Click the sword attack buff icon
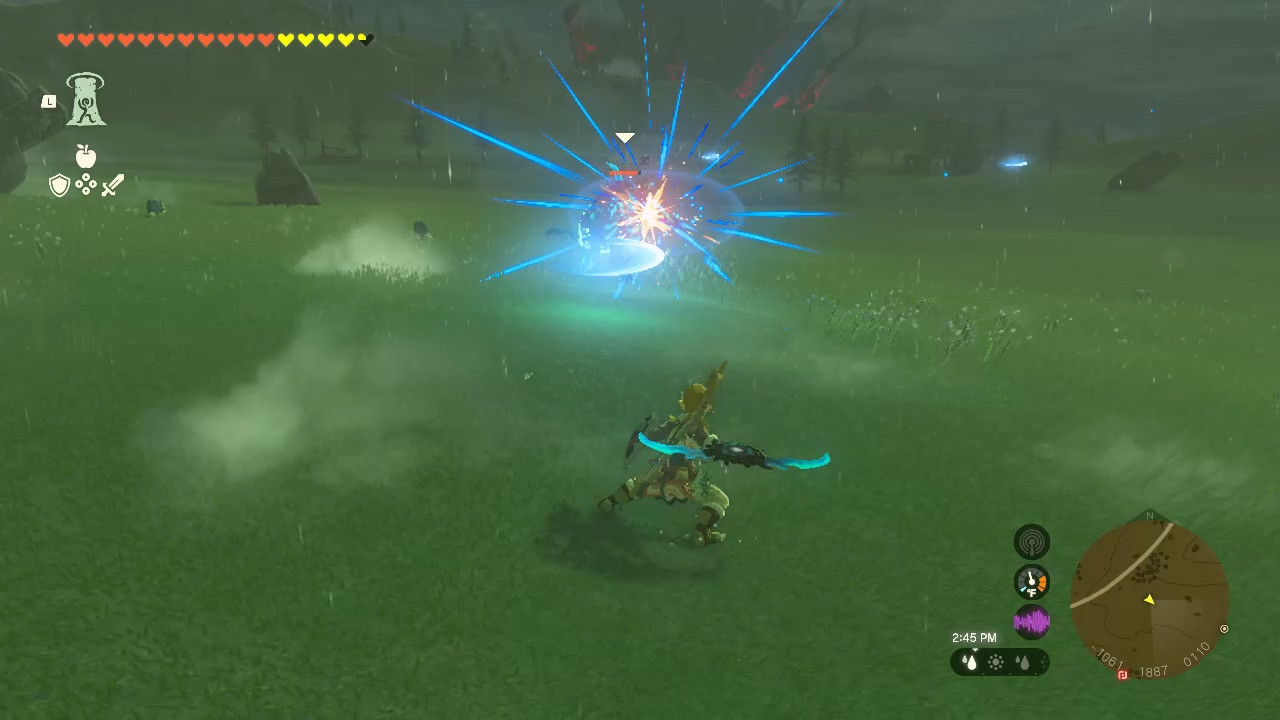This screenshot has width=1280, height=720. 112,184
